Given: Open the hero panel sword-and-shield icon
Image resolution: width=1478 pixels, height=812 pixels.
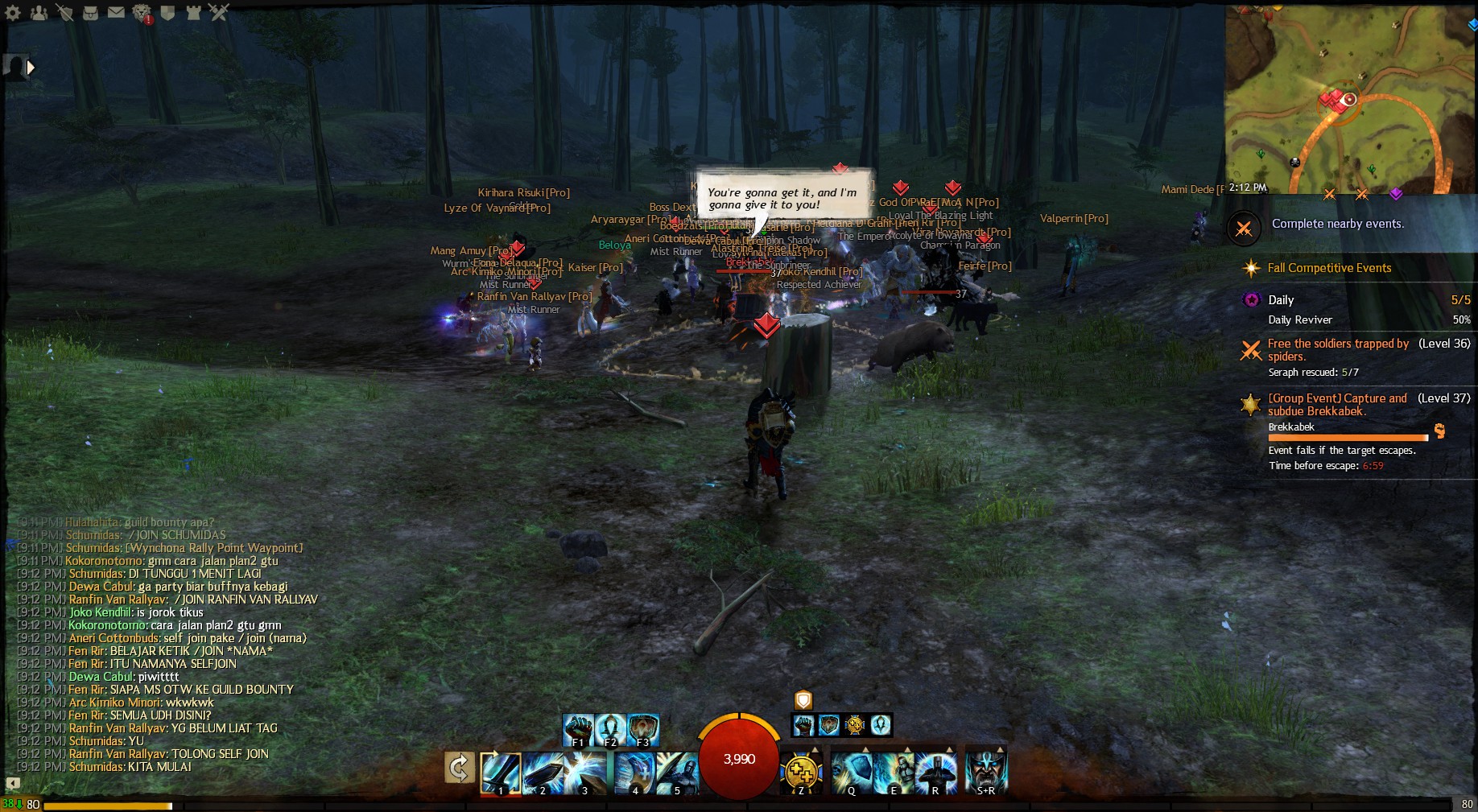Looking at the screenshot, I should (65, 13).
